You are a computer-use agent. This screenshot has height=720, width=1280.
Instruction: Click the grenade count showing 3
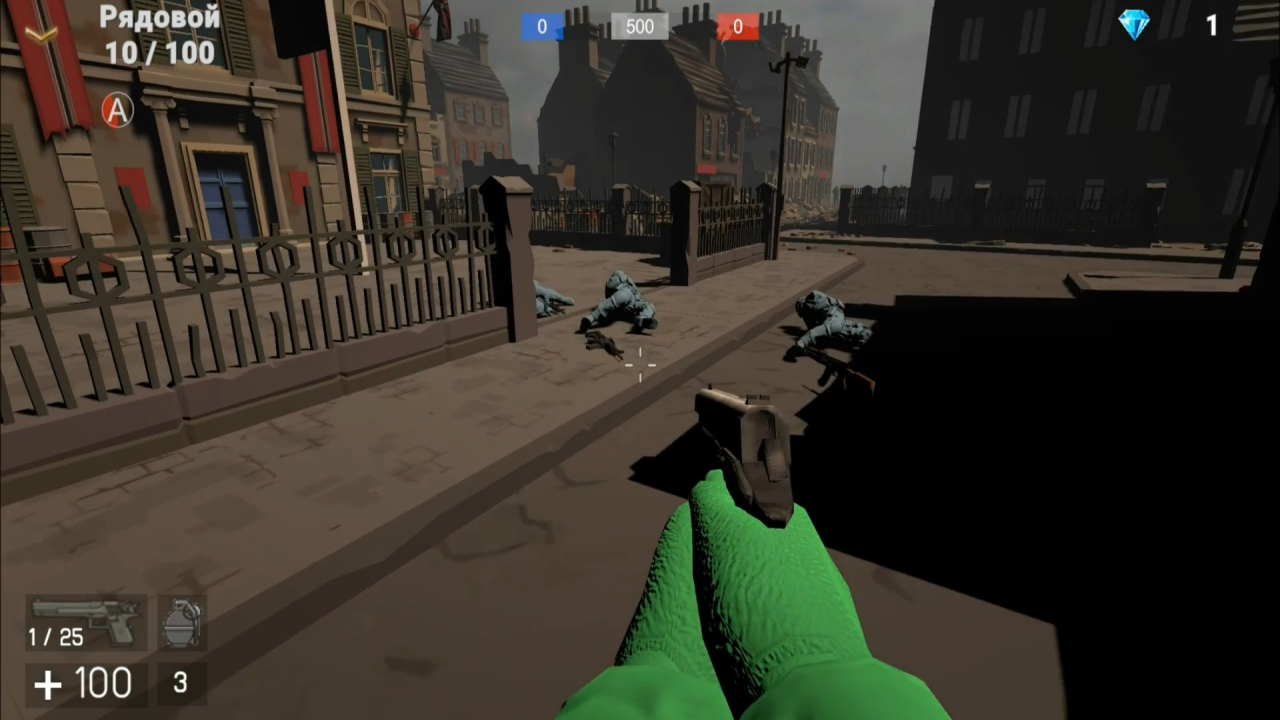(179, 682)
